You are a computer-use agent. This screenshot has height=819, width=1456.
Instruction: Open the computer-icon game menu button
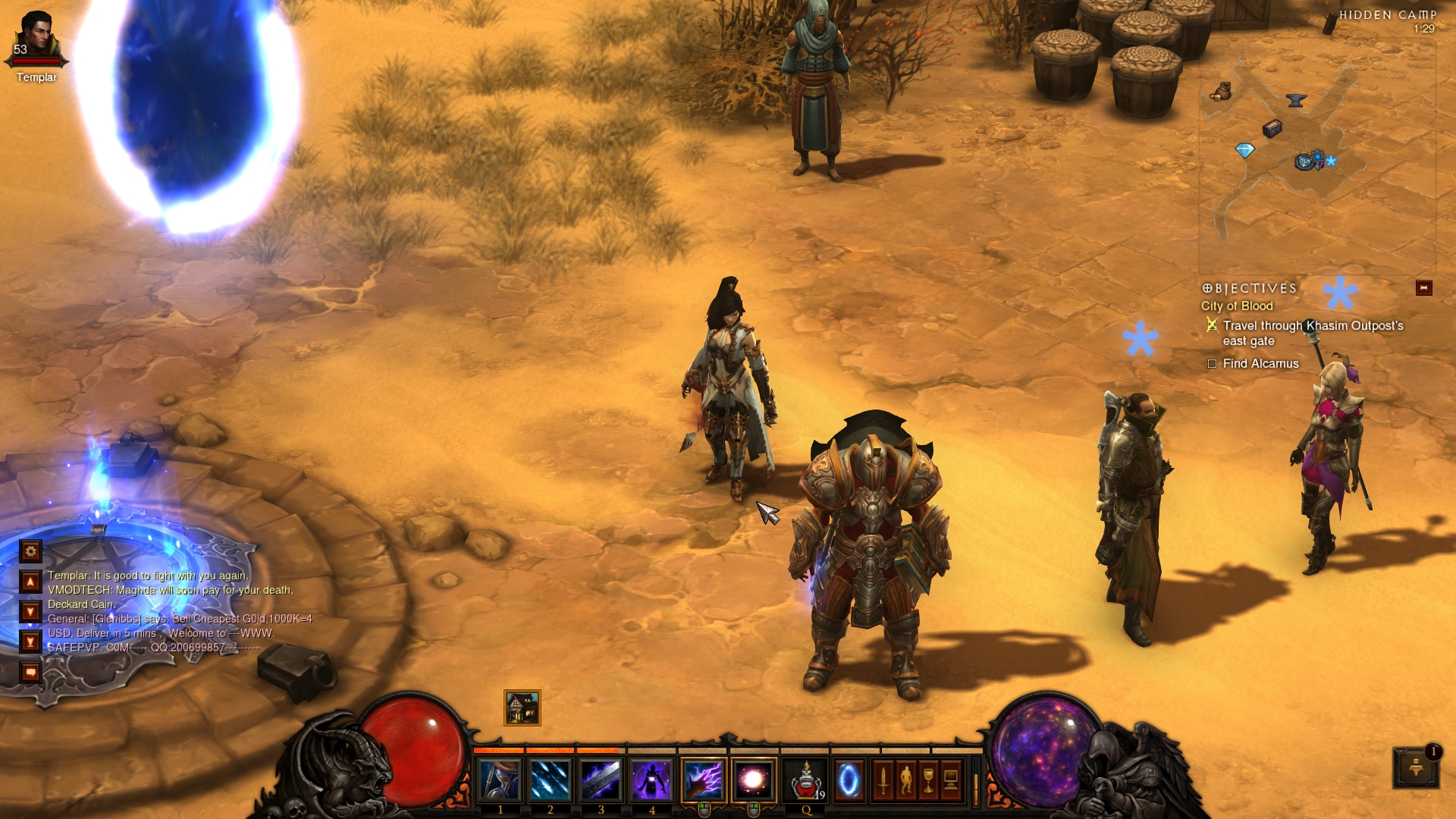(x=951, y=780)
